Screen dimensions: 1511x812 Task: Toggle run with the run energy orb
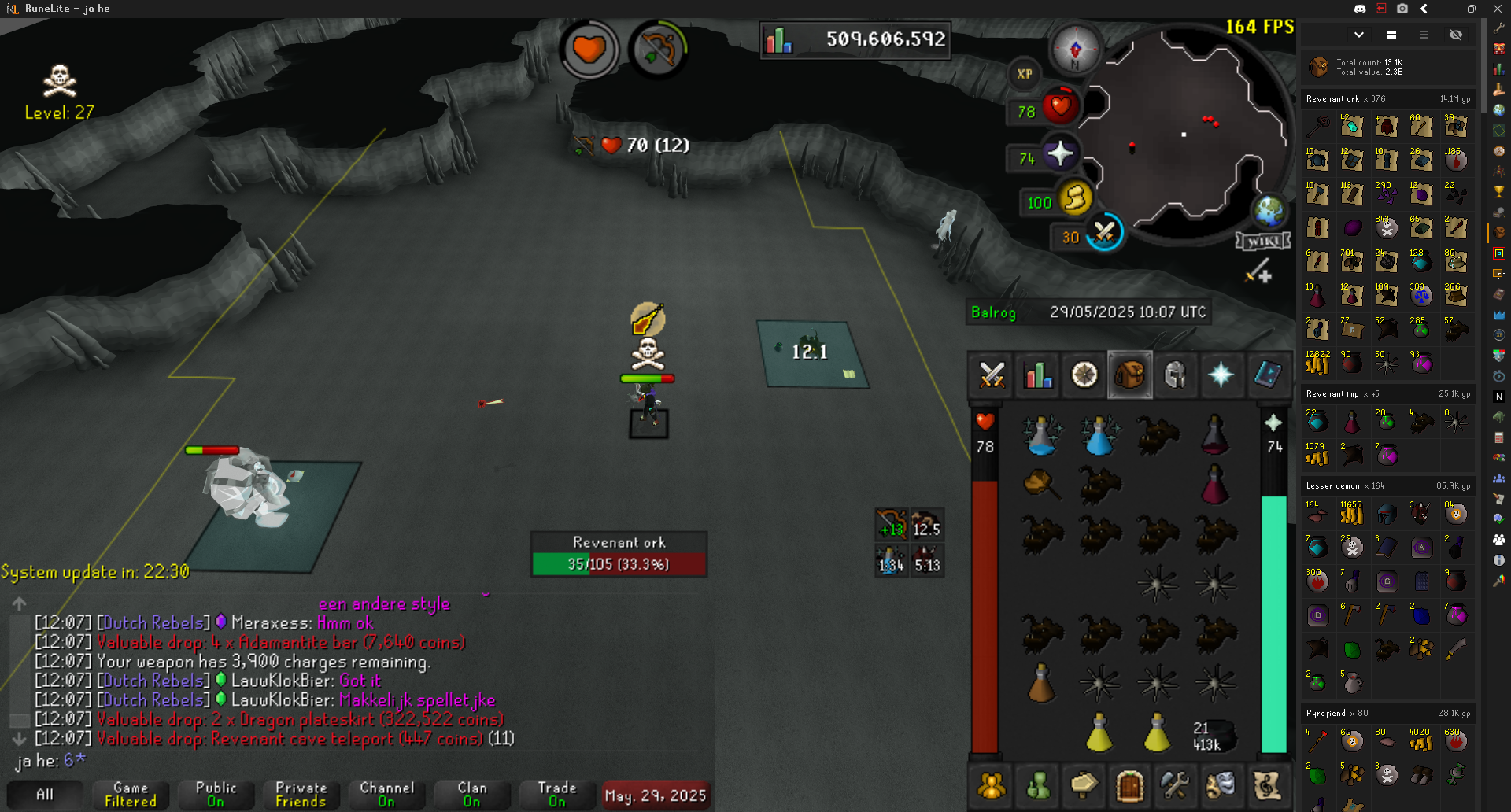coord(1075,197)
